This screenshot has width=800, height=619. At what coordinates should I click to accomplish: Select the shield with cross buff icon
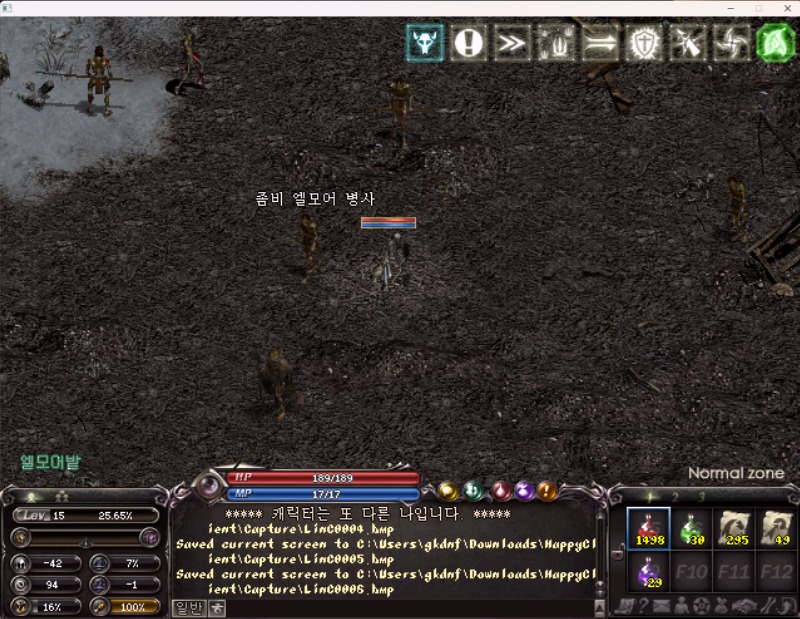(643, 43)
